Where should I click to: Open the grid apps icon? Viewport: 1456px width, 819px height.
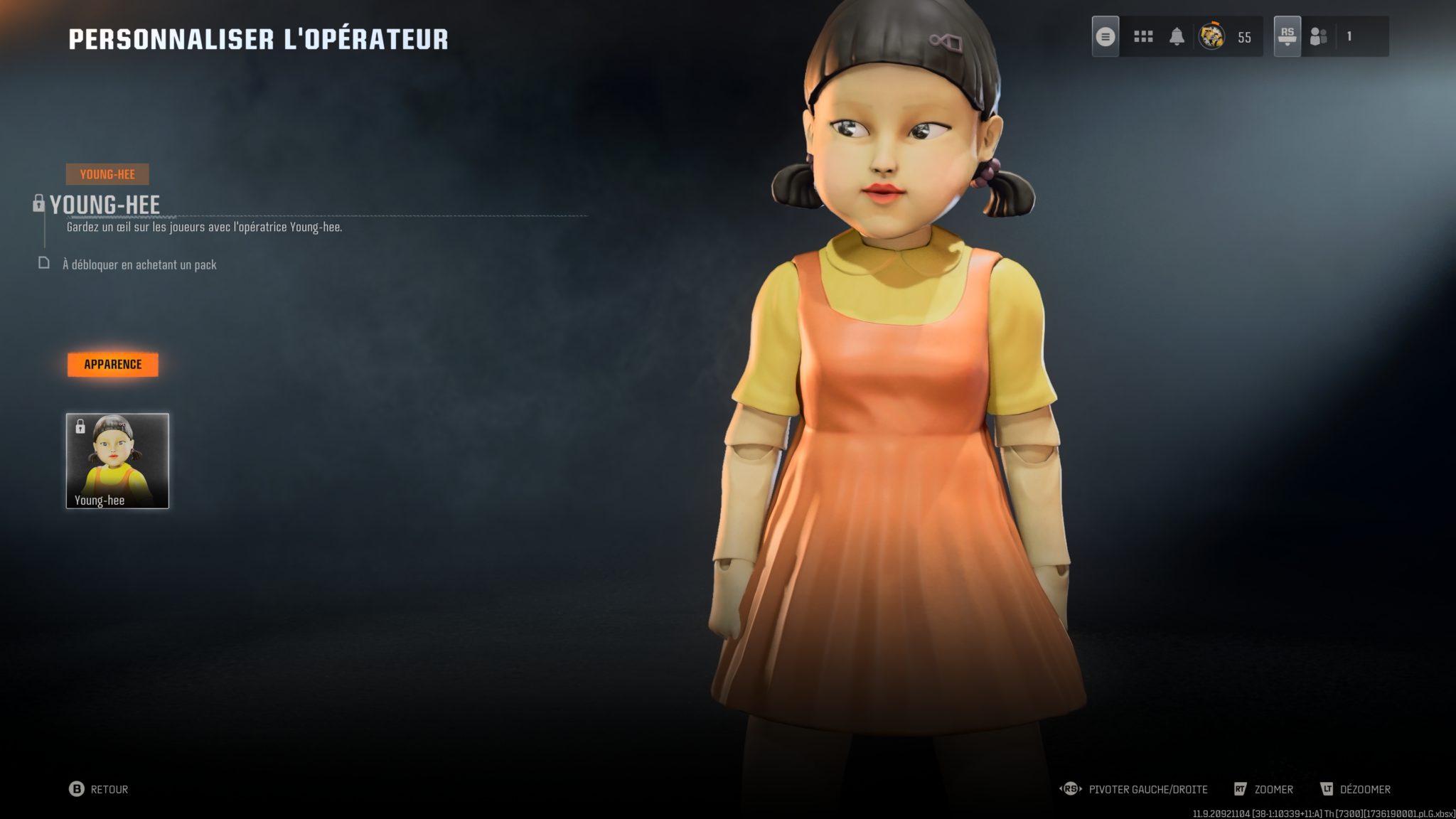point(1143,36)
